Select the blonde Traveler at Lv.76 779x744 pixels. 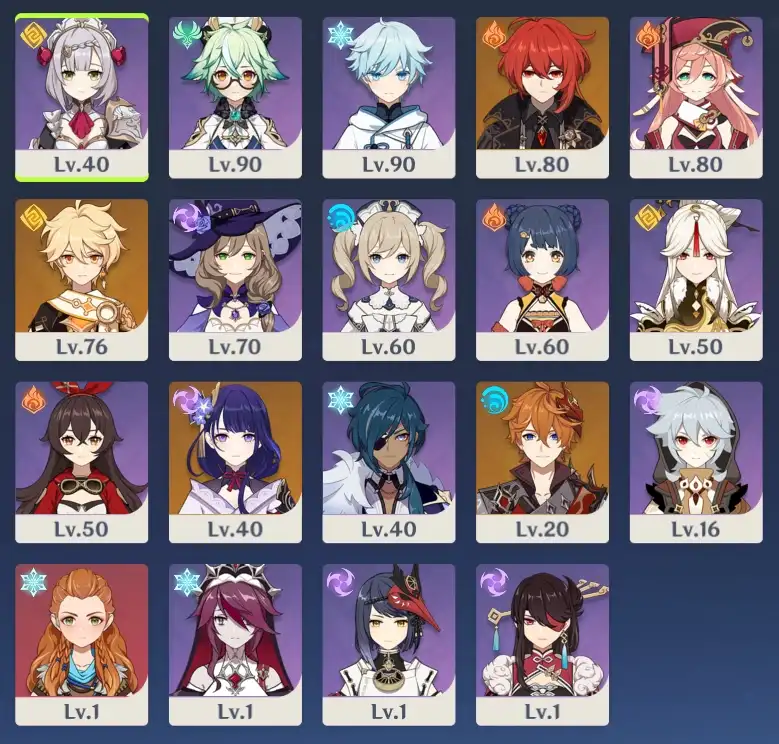[82, 279]
